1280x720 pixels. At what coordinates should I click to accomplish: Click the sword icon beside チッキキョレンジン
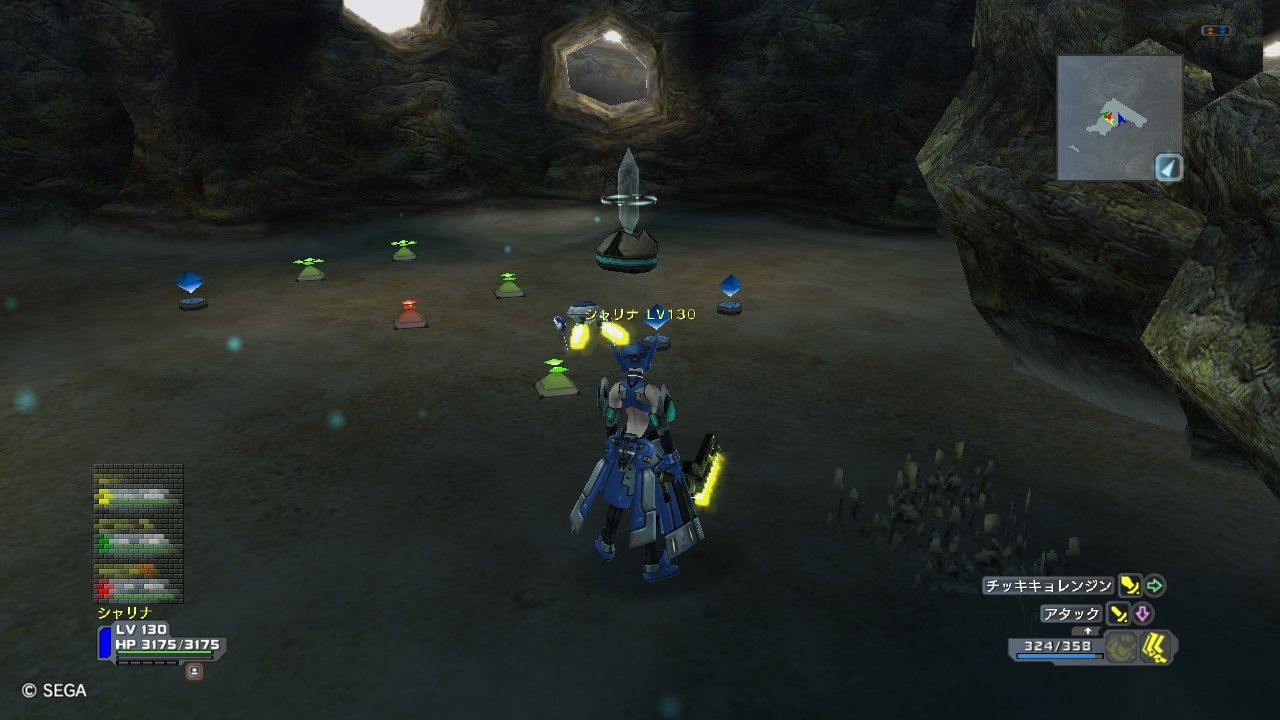click(1130, 586)
